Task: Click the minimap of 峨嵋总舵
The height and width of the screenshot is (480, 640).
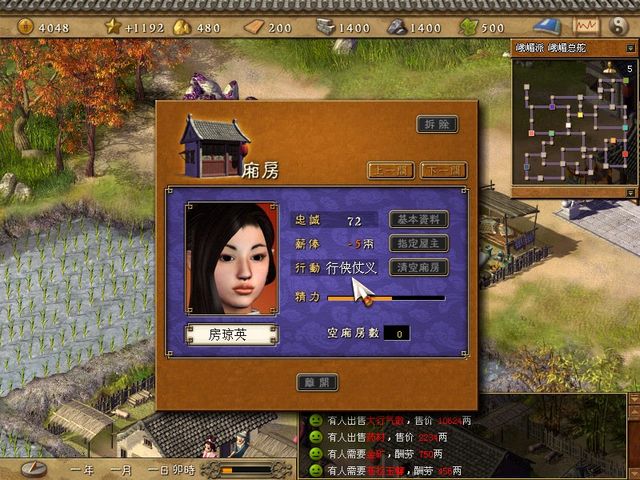Action: (x=571, y=123)
